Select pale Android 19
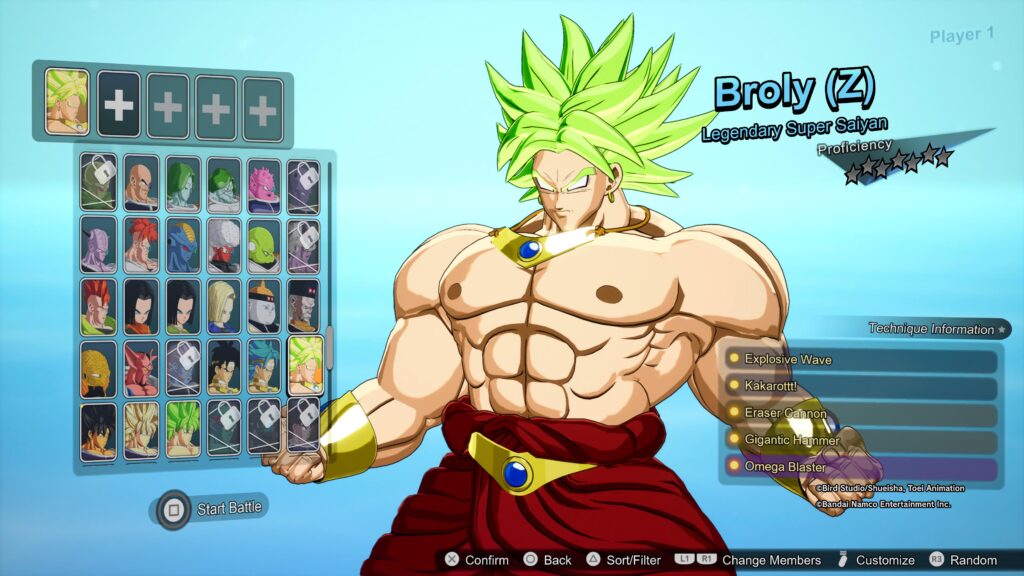This screenshot has height=576, width=1024. 263,306
